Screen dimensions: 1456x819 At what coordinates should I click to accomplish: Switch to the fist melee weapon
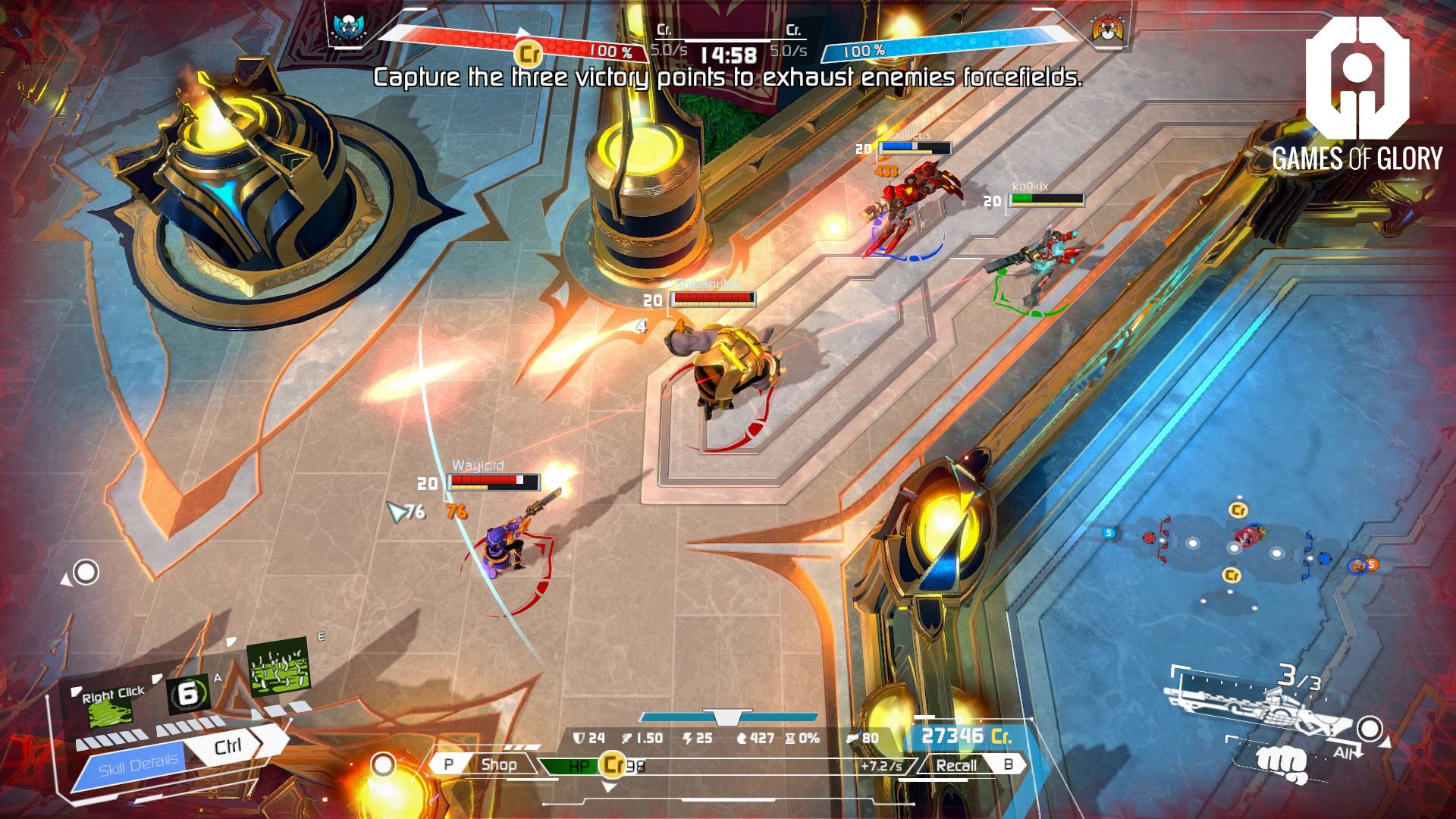click(x=1281, y=764)
